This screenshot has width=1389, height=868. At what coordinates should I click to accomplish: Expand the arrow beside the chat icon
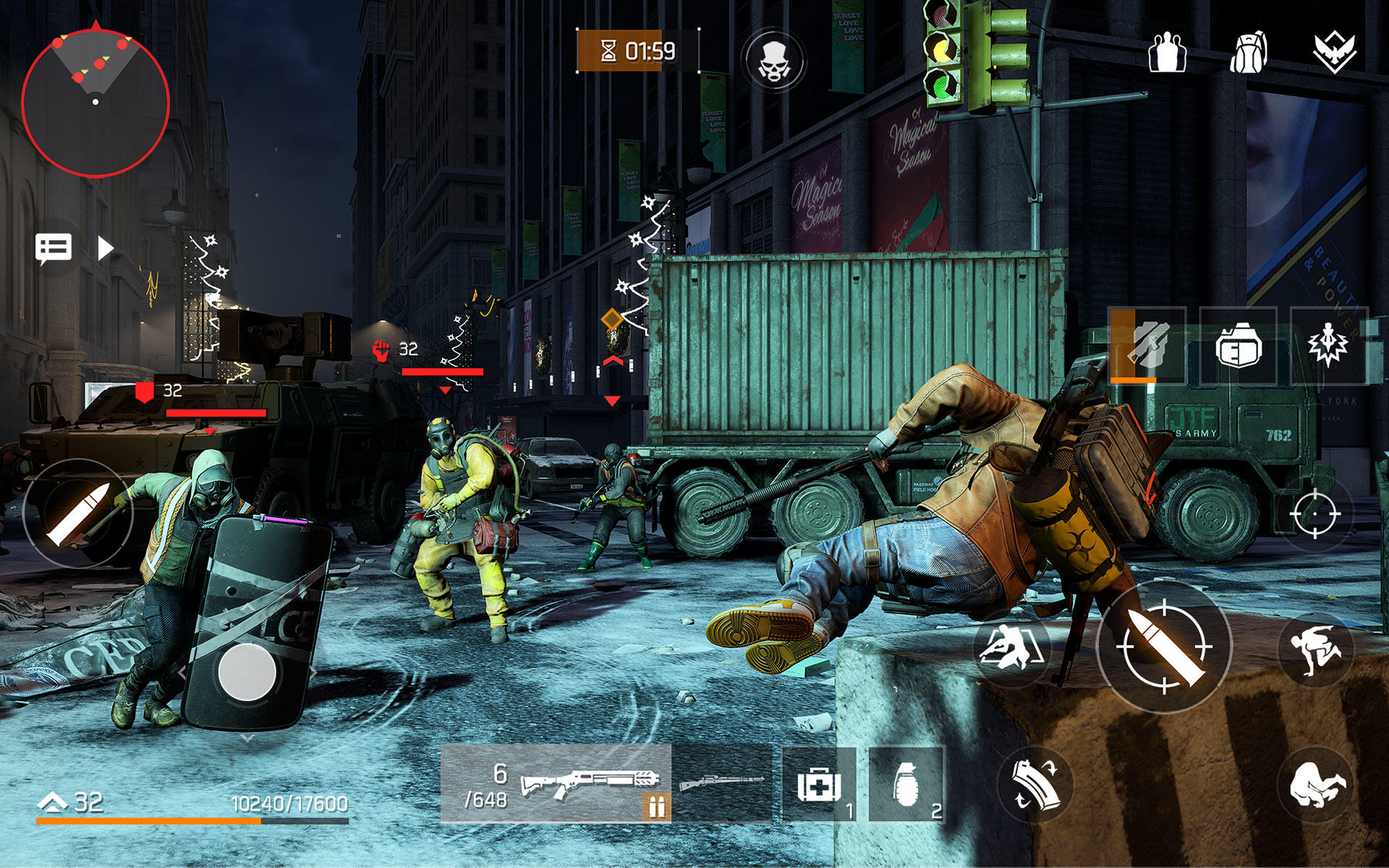click(106, 249)
